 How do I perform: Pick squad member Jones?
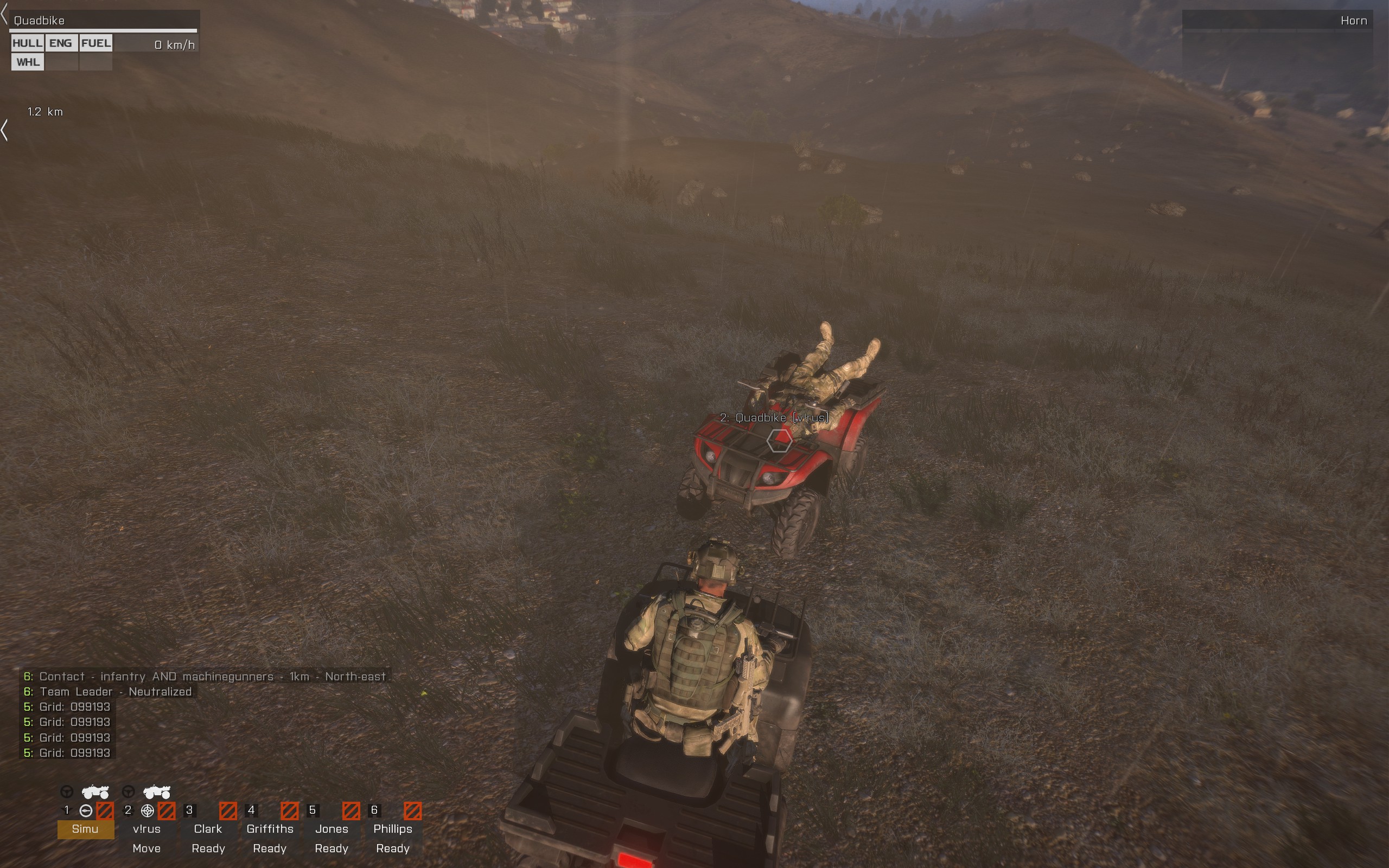[331, 829]
